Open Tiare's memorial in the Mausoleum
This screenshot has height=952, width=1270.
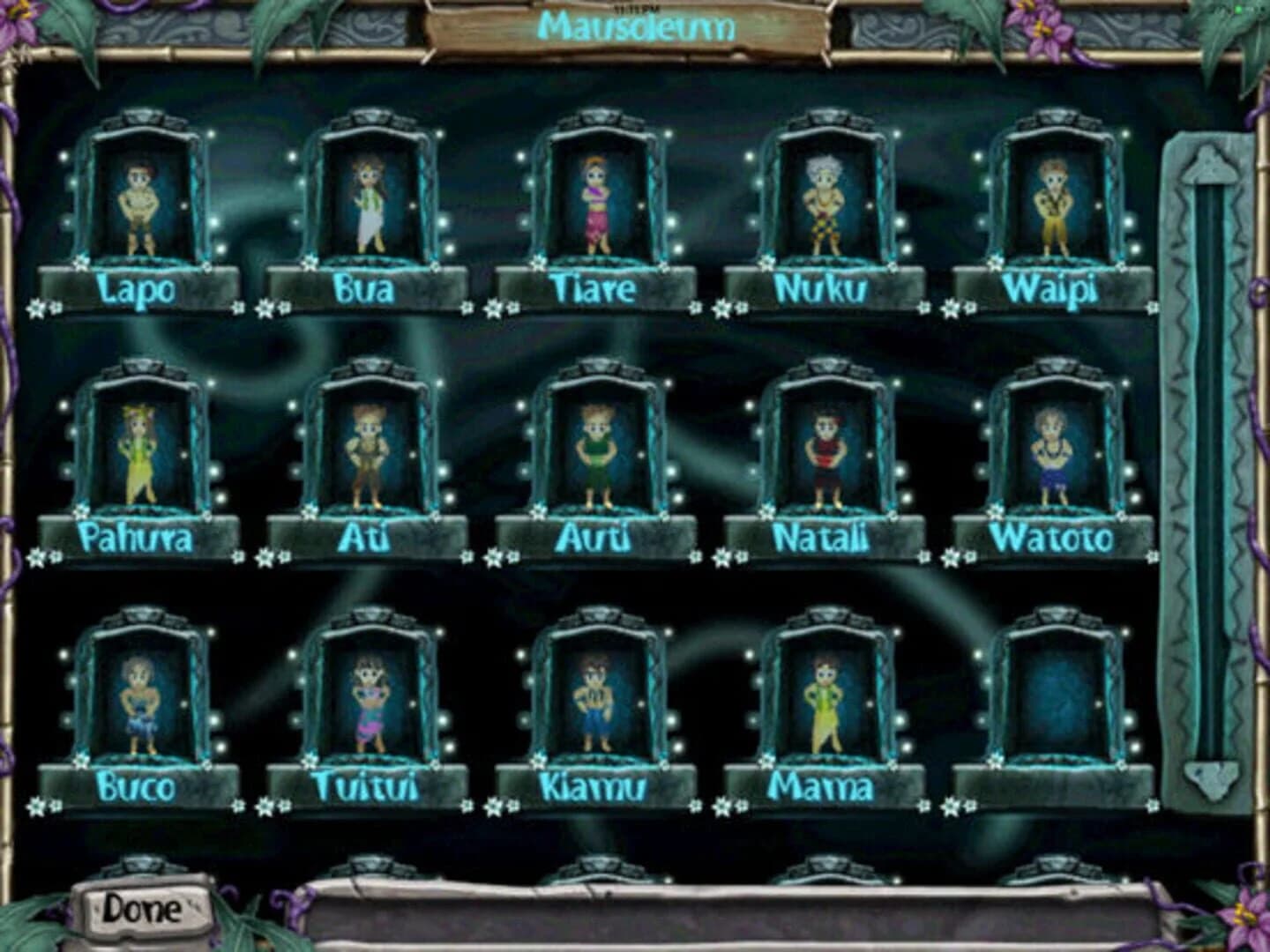click(x=598, y=203)
